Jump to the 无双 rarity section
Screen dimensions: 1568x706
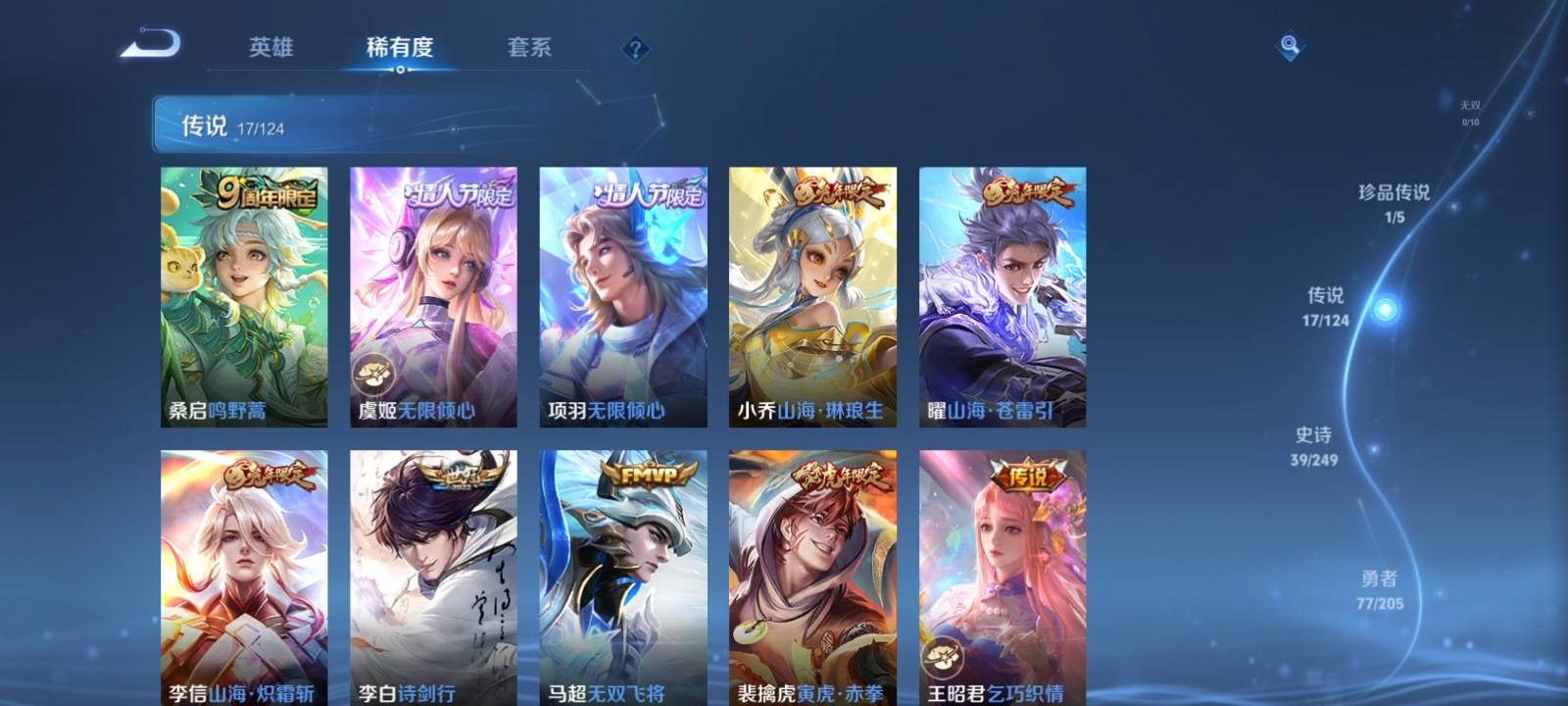1470,112
